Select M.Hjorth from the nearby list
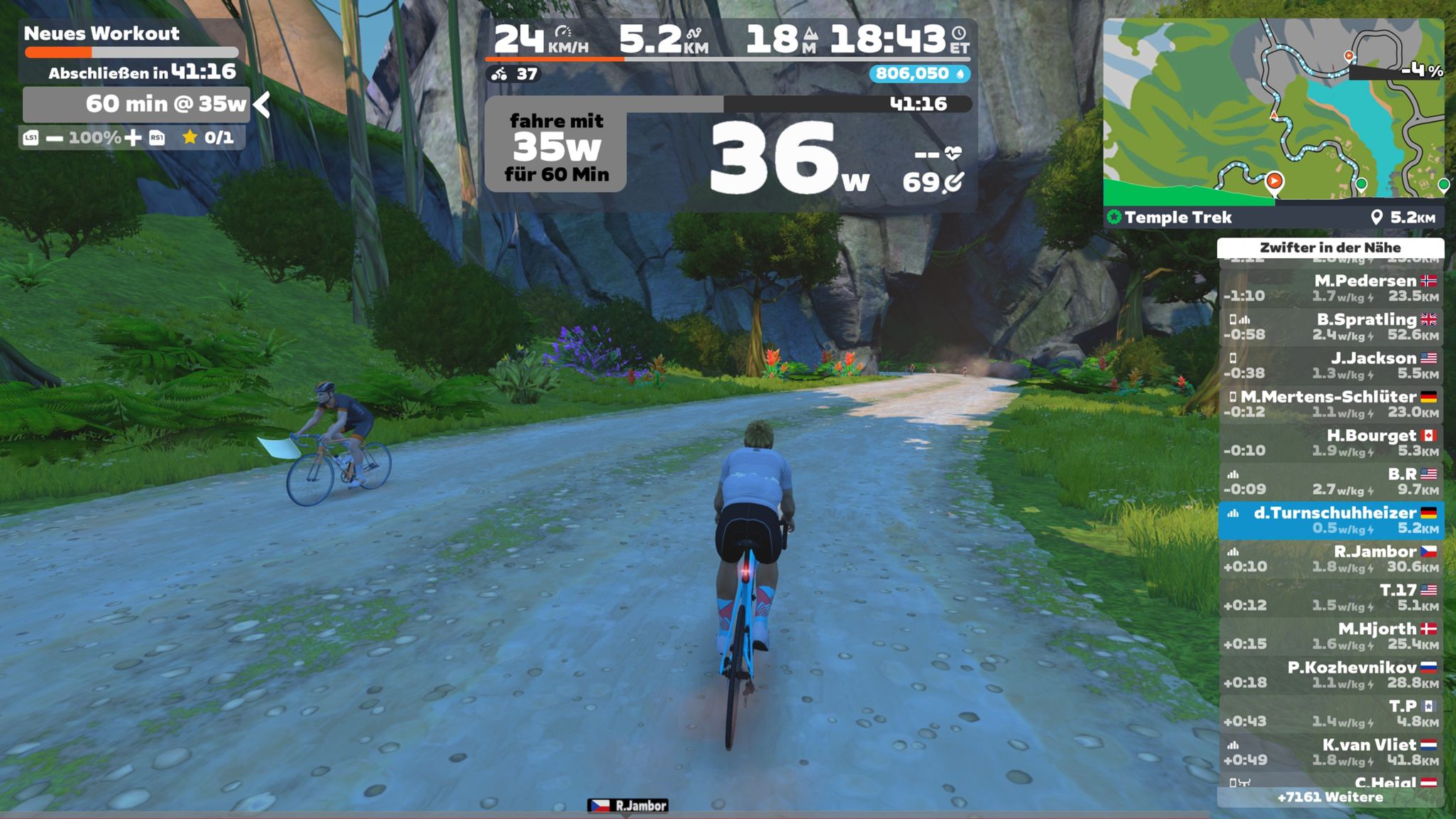Viewport: 1456px width, 819px height. 1331,636
